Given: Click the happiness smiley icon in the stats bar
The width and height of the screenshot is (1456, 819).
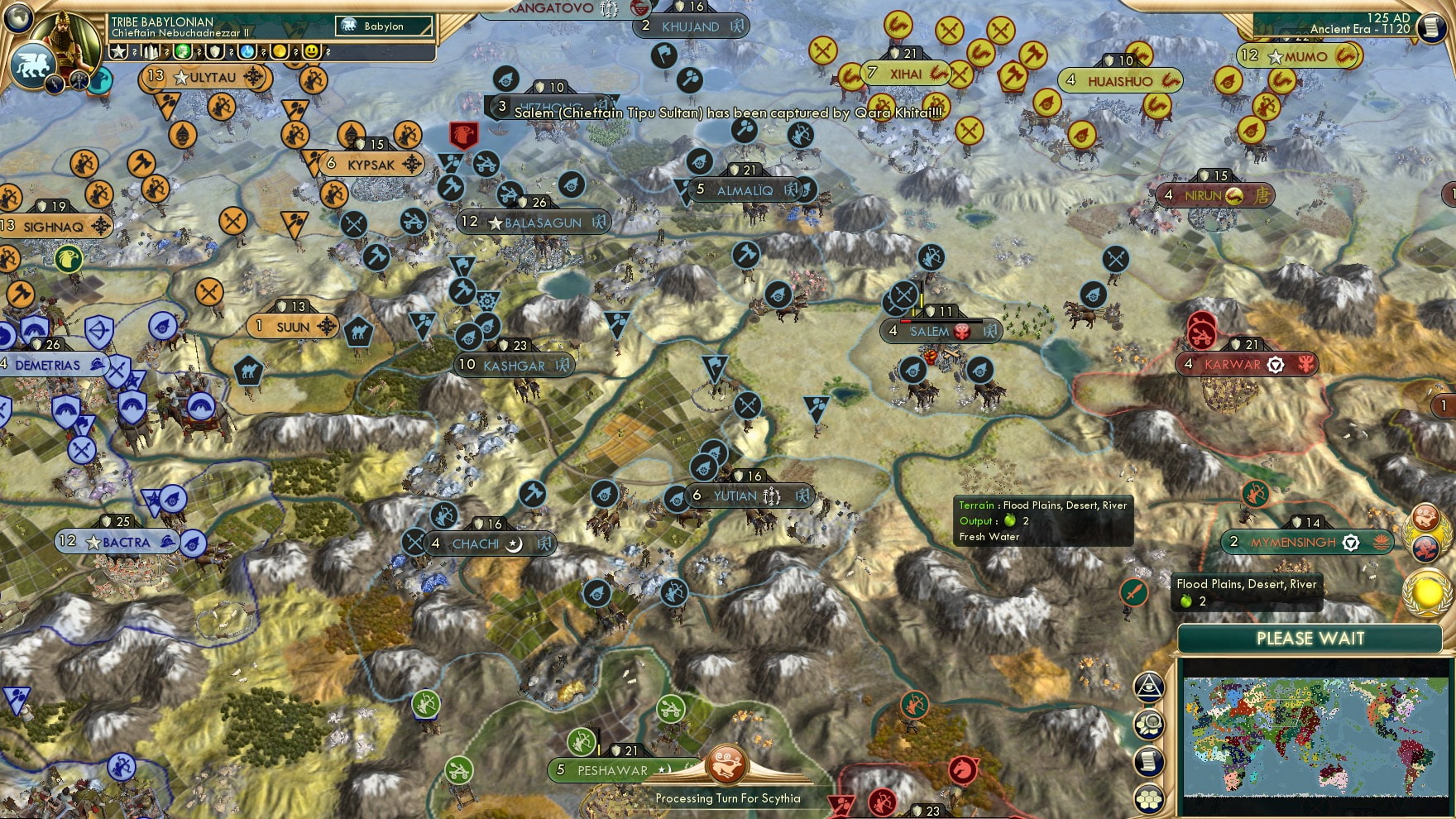Looking at the screenshot, I should tap(312, 51).
